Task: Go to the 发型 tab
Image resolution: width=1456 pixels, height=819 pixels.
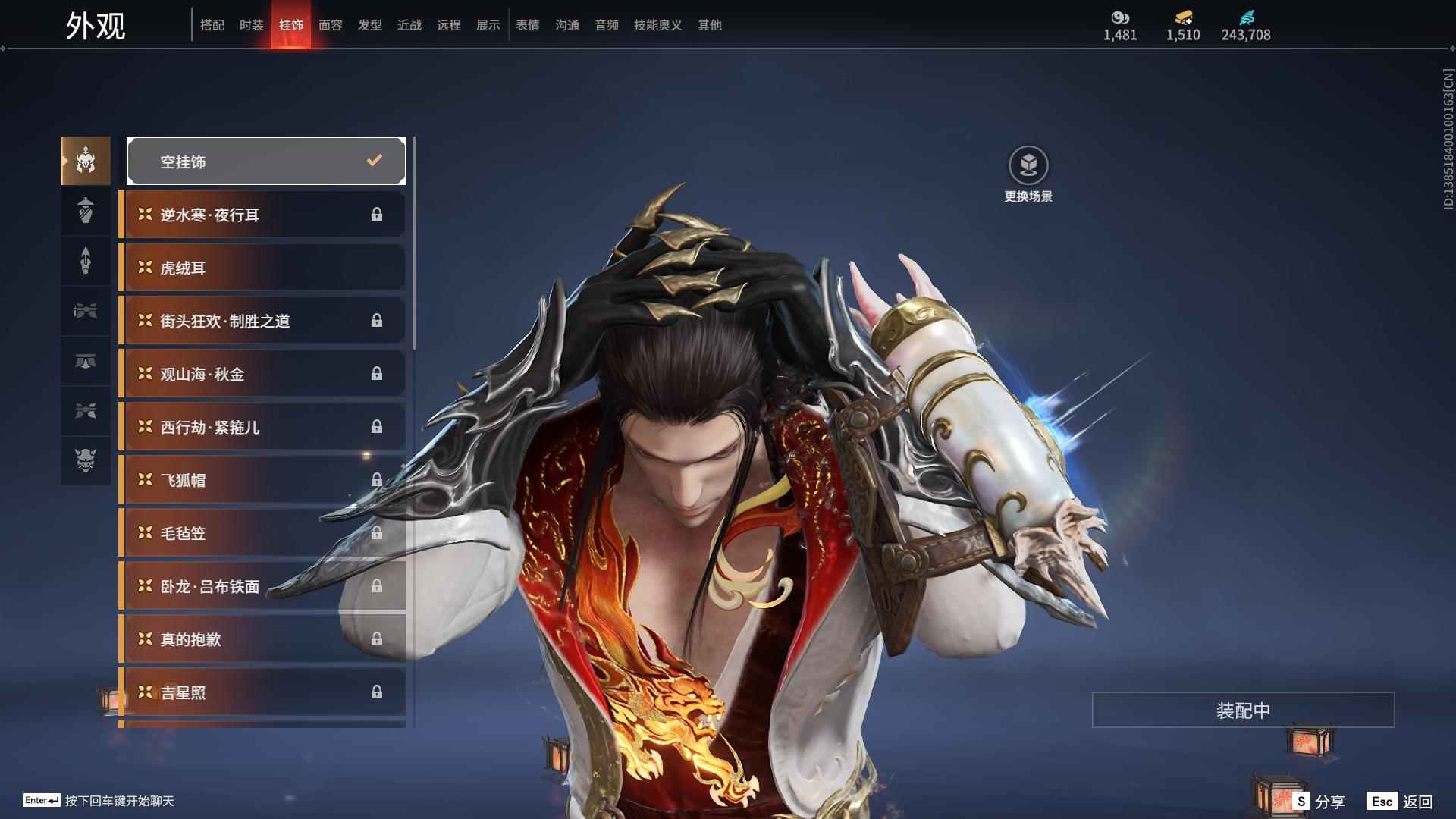Action: coord(369,25)
